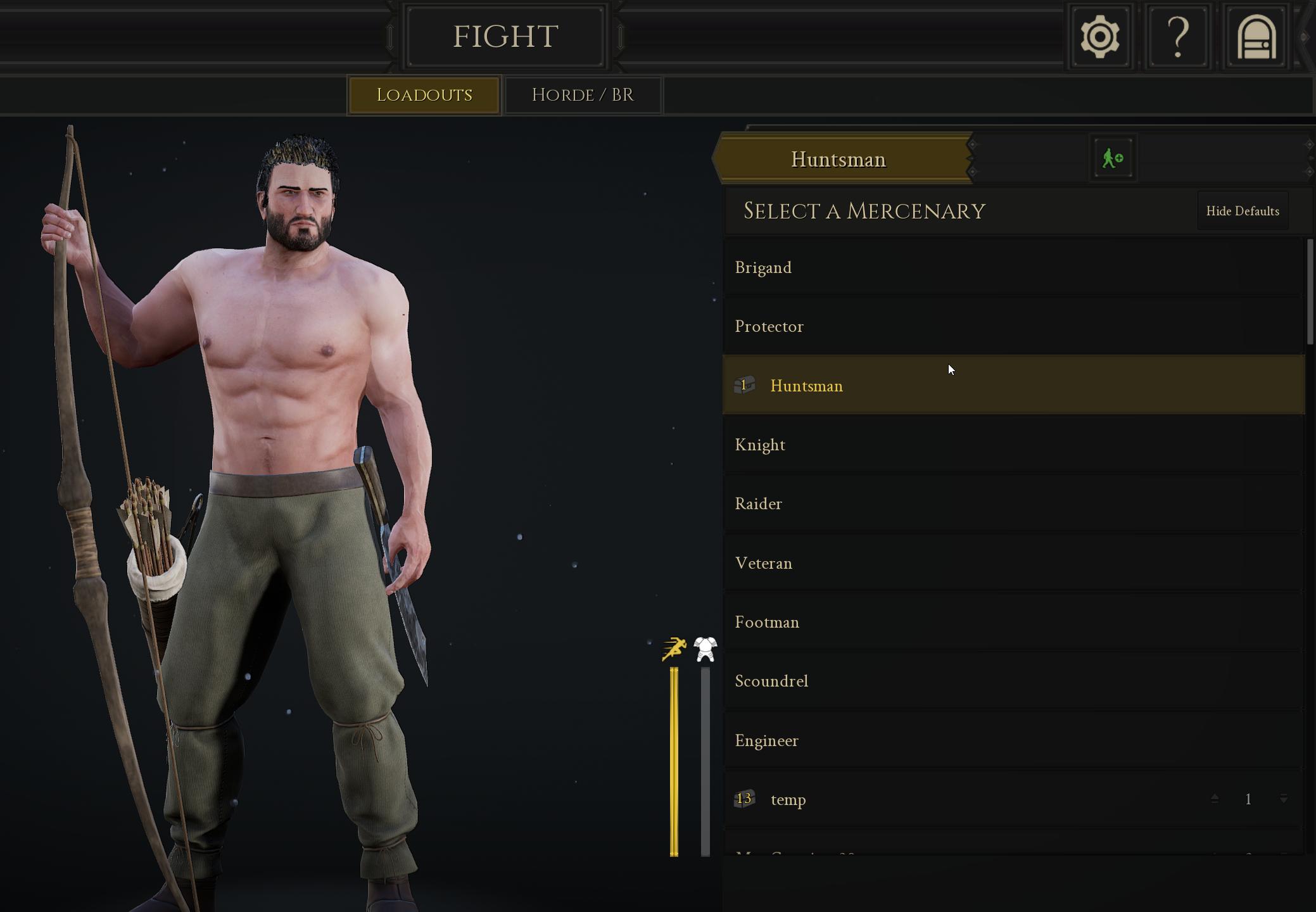Move temp loadout down with arrow
The image size is (1316, 912).
pos(1283,799)
